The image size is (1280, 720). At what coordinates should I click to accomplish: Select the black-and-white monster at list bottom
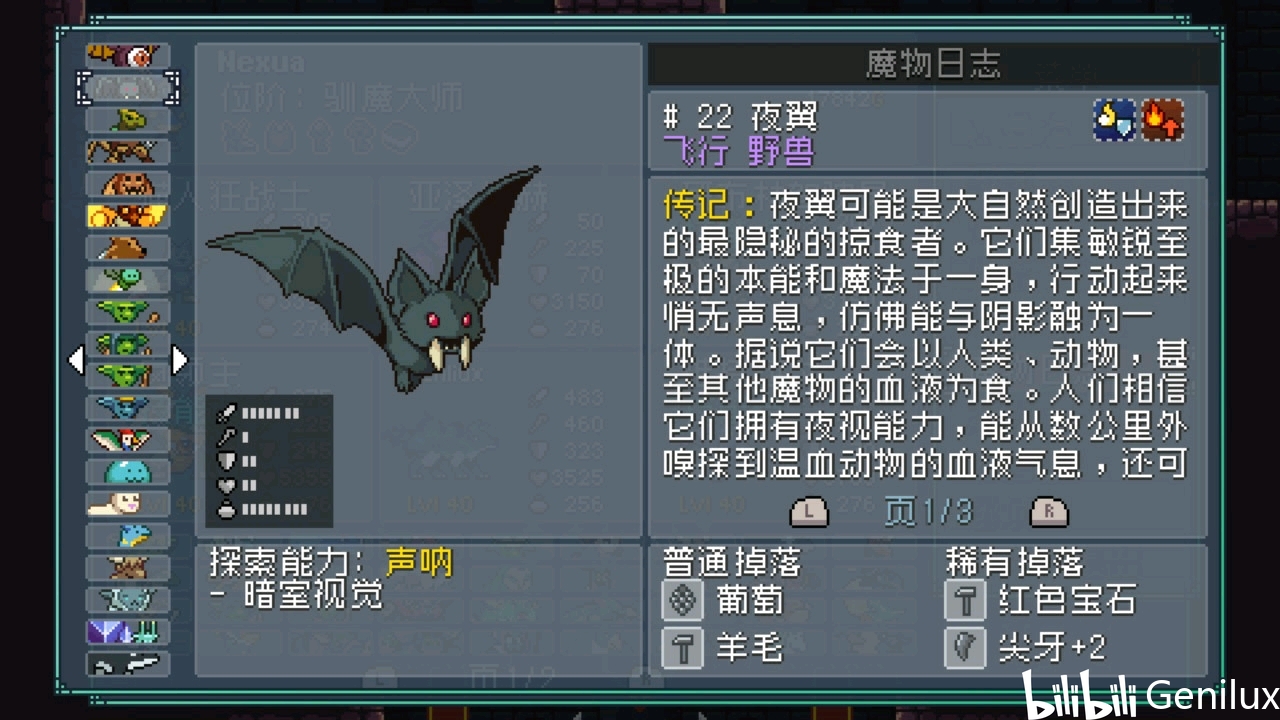click(x=128, y=664)
